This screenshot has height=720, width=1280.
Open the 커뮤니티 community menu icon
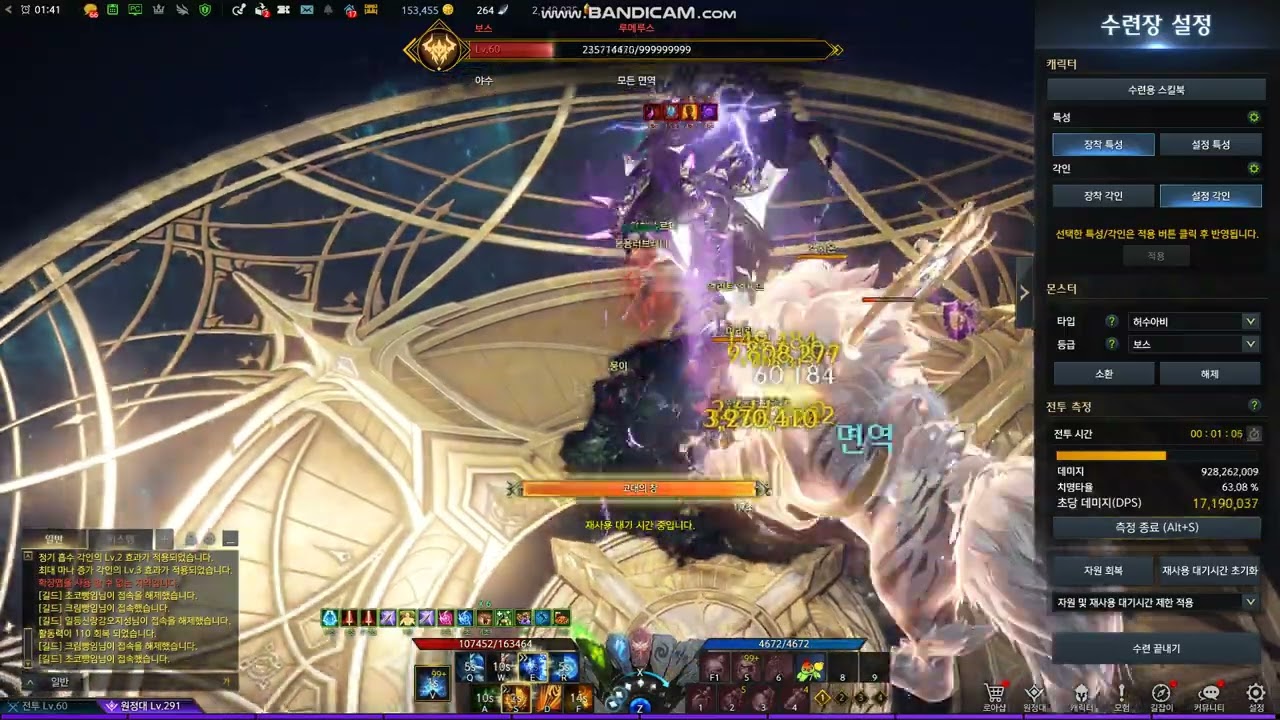pyautogui.click(x=1209, y=695)
